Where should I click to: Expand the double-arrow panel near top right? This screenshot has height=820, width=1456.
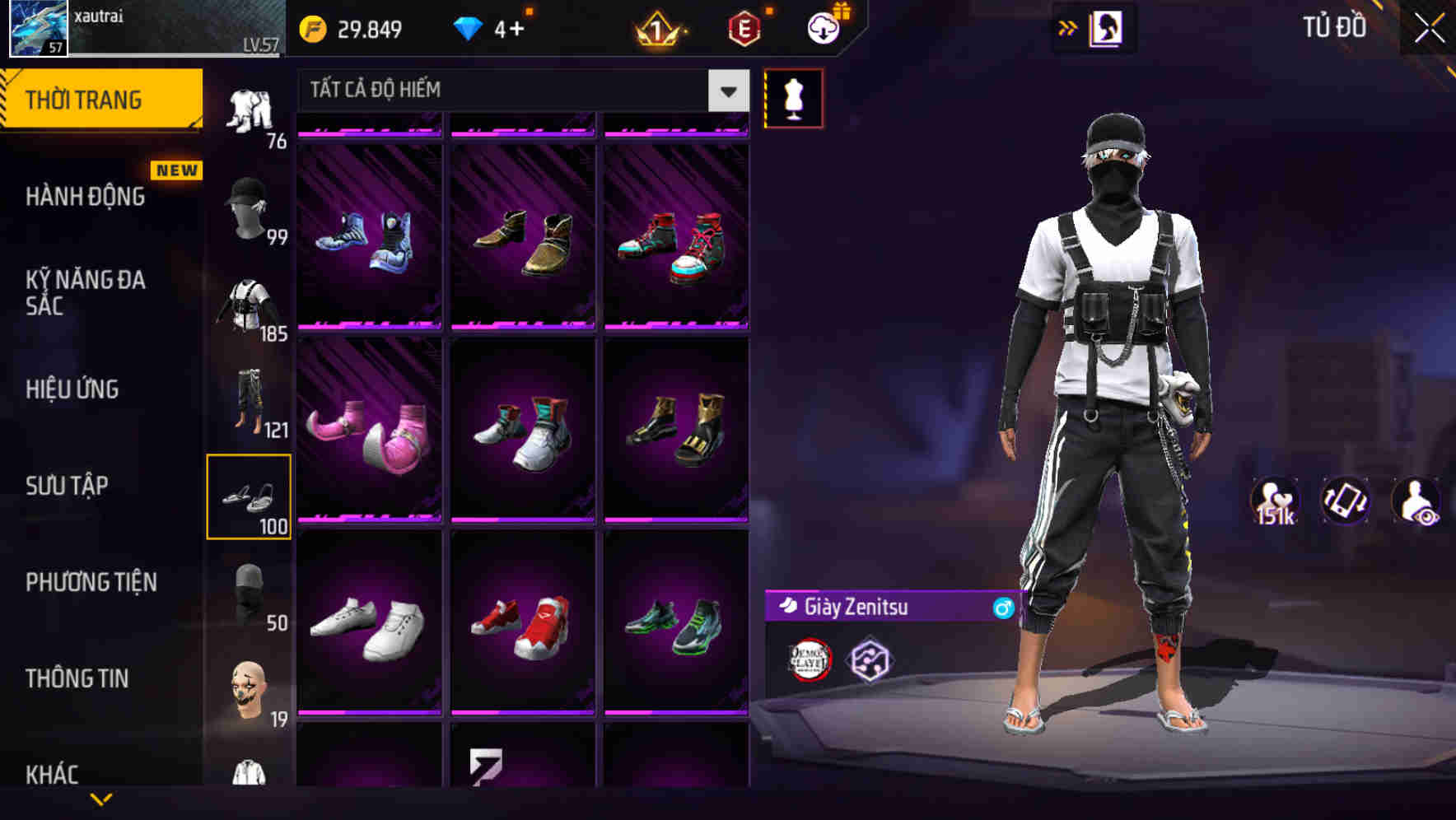[1068, 27]
